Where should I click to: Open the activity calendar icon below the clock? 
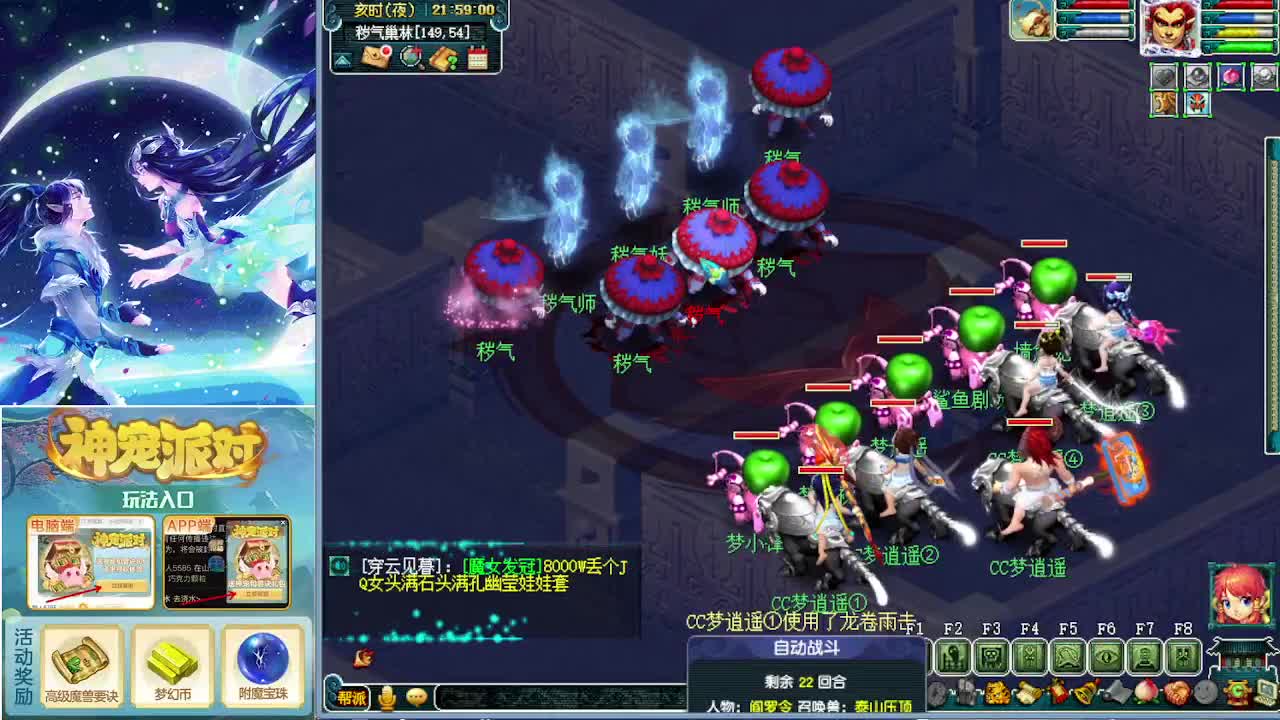point(478,58)
